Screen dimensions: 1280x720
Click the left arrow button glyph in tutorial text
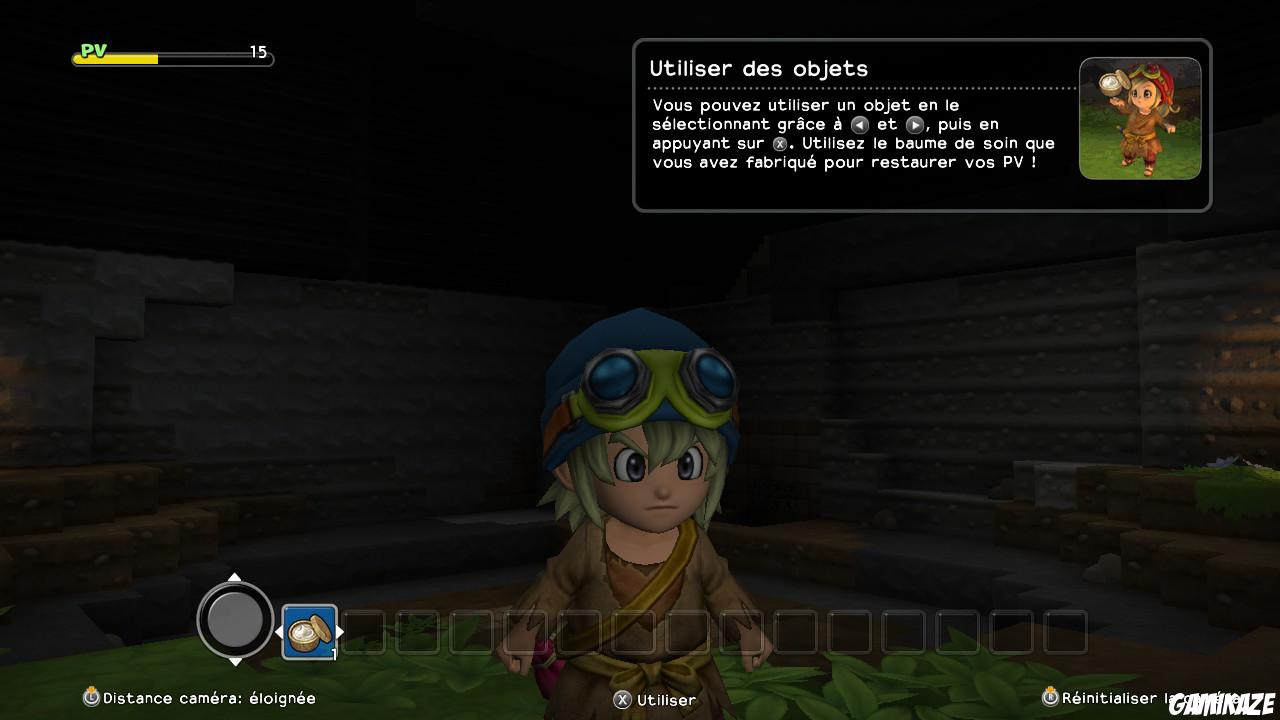(860, 124)
